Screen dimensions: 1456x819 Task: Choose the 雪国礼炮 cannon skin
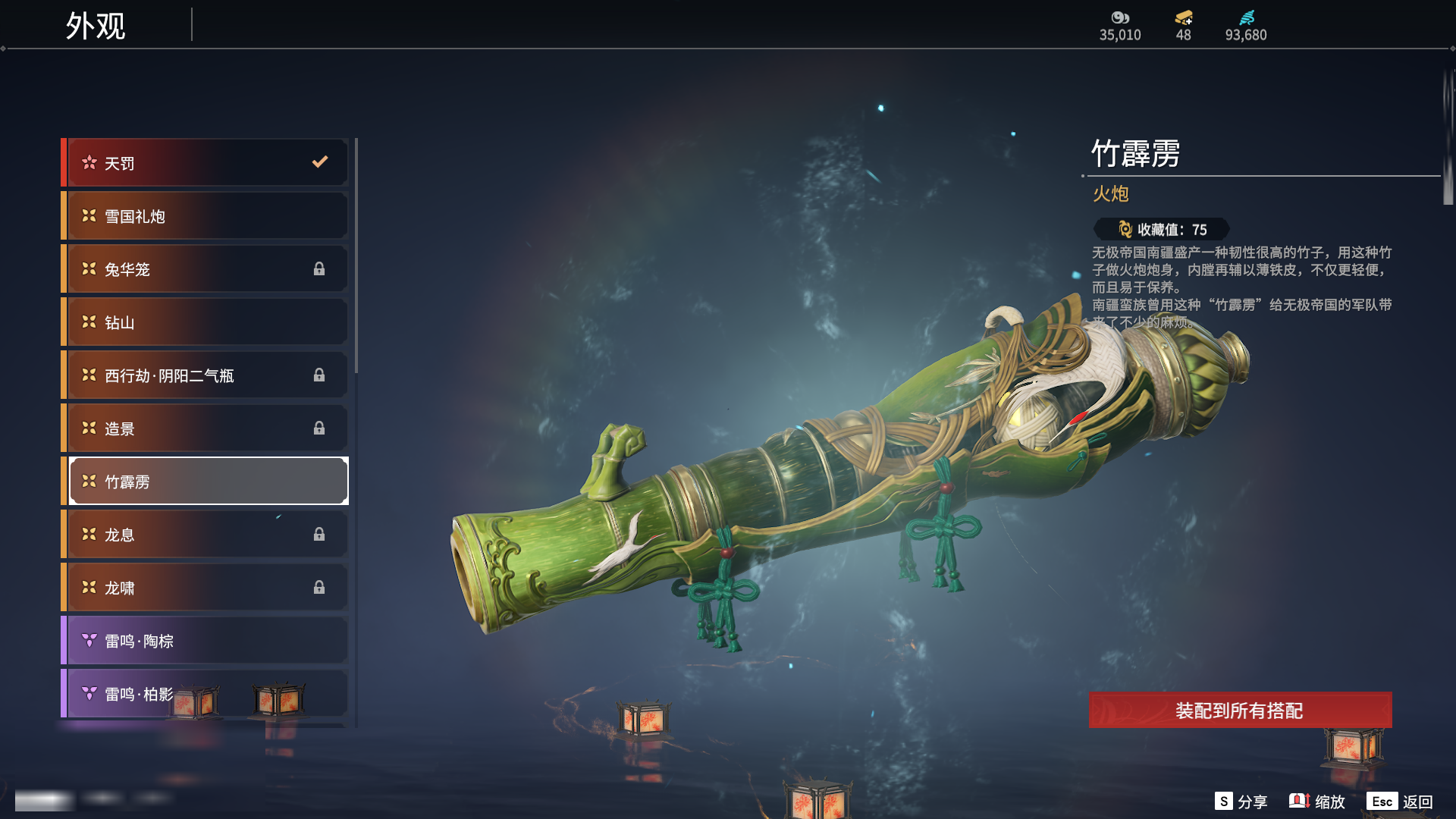tap(206, 216)
